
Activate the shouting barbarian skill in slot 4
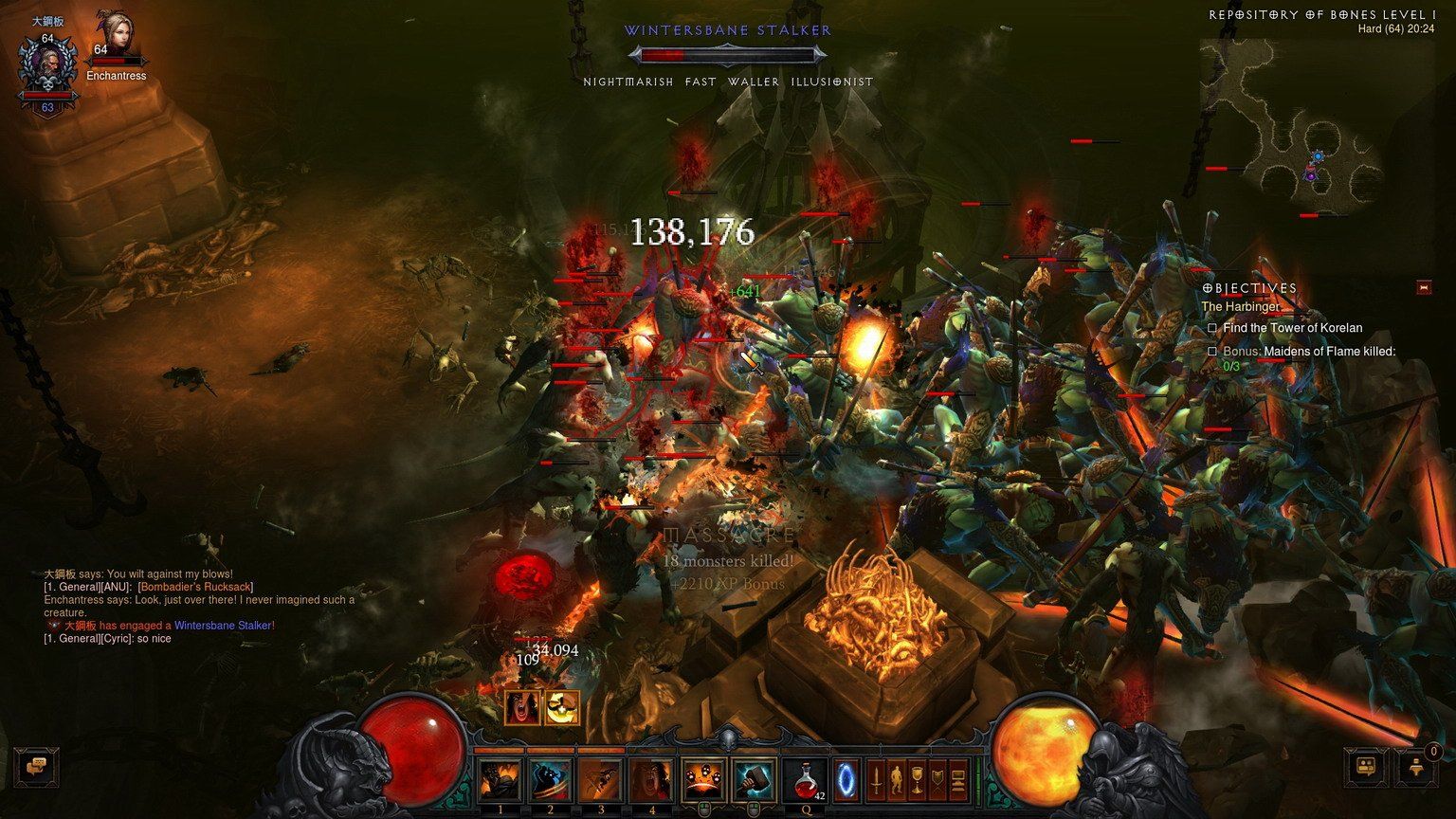(652, 780)
